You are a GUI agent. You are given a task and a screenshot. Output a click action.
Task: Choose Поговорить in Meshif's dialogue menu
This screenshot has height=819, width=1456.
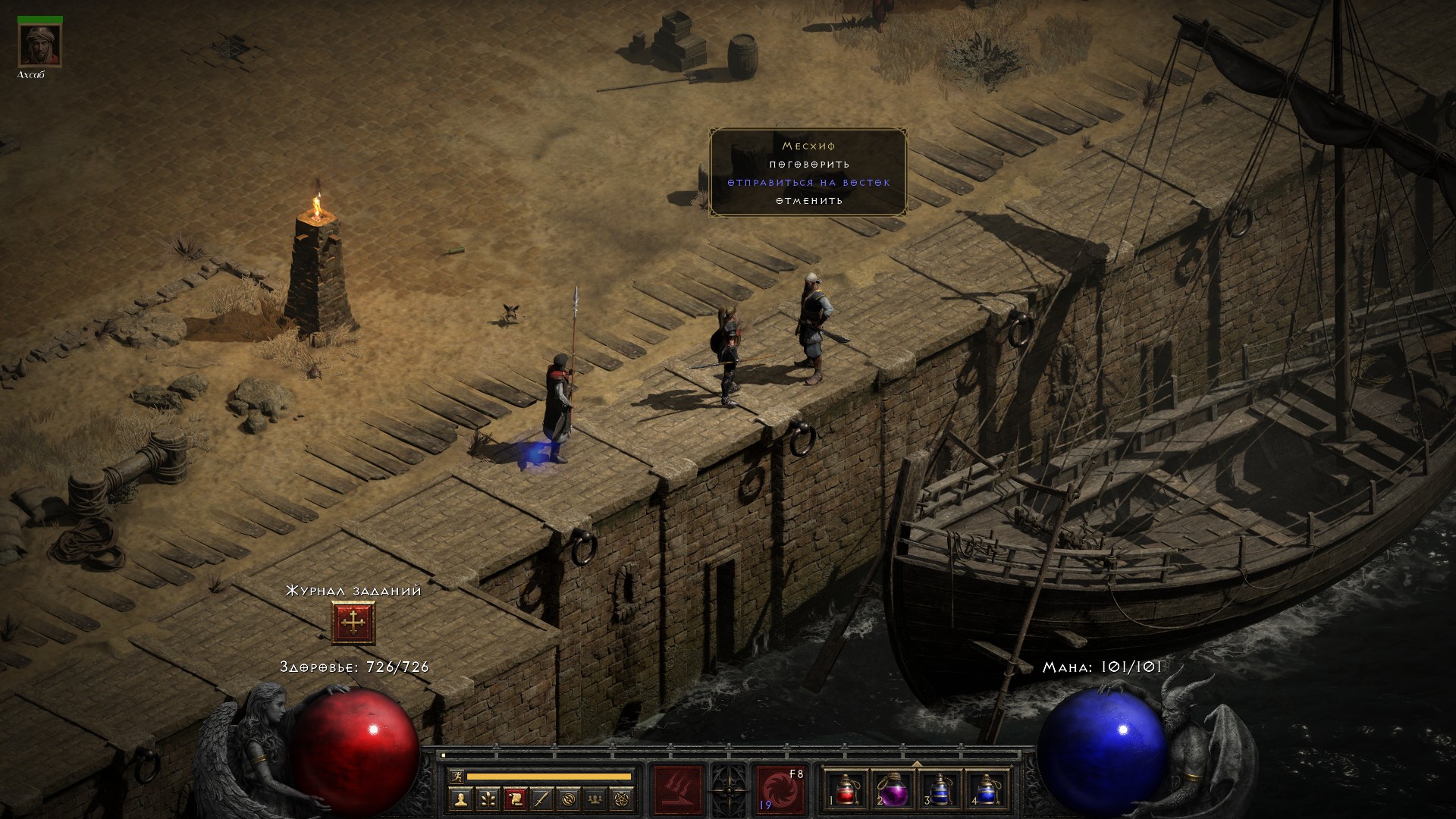click(809, 165)
